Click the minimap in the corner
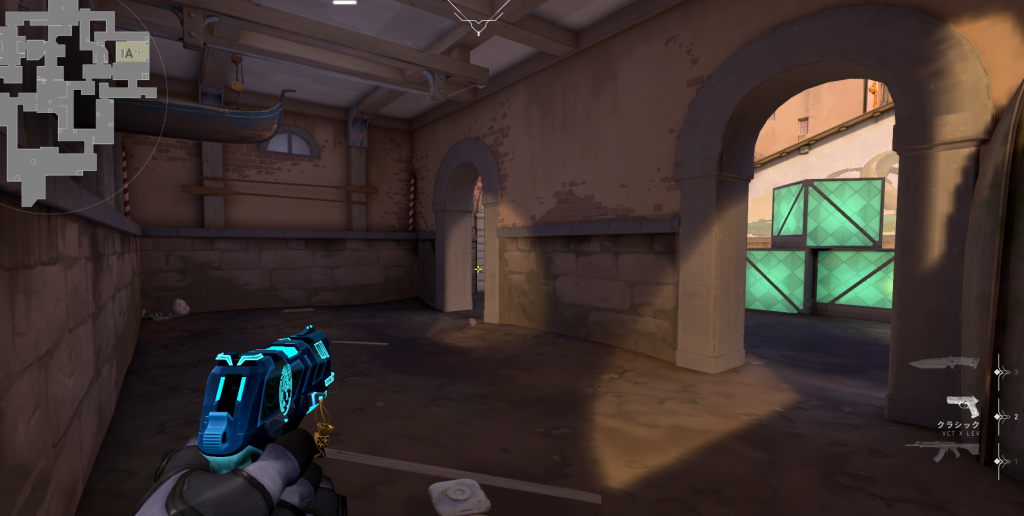This screenshot has width=1024, height=516. click(75, 100)
